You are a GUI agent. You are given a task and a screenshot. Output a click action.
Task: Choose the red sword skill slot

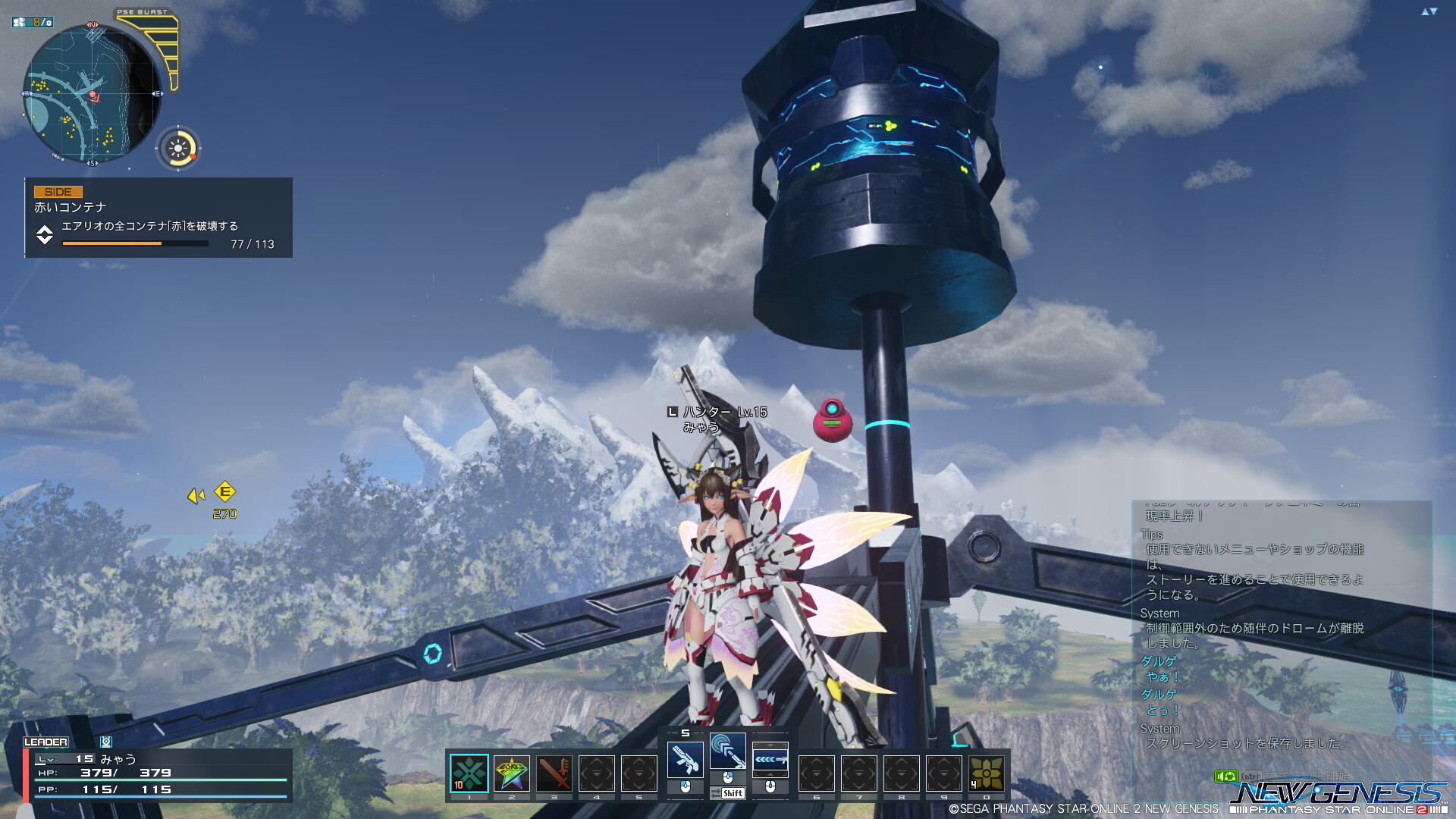tap(554, 773)
